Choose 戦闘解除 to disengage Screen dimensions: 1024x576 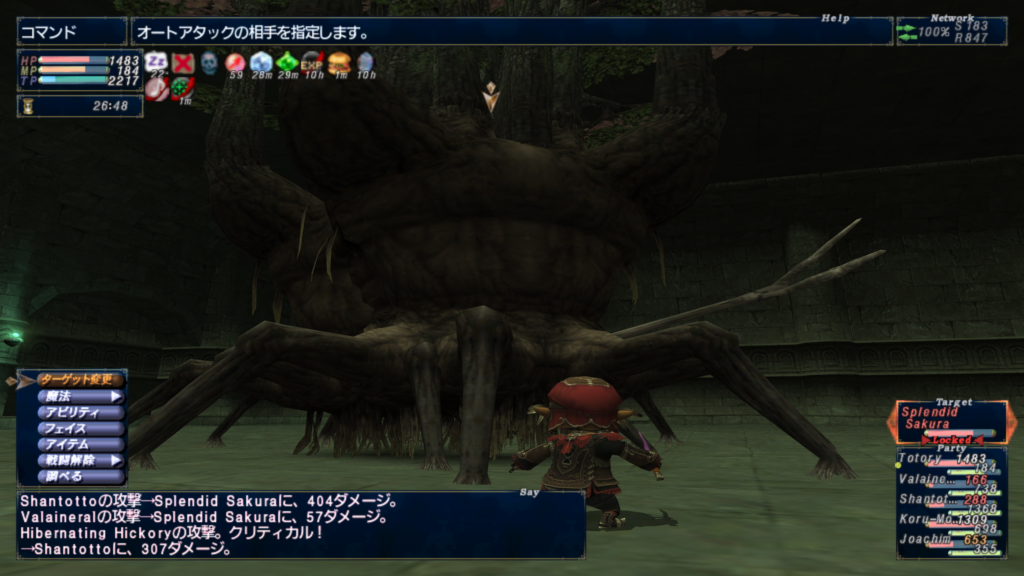pos(80,460)
